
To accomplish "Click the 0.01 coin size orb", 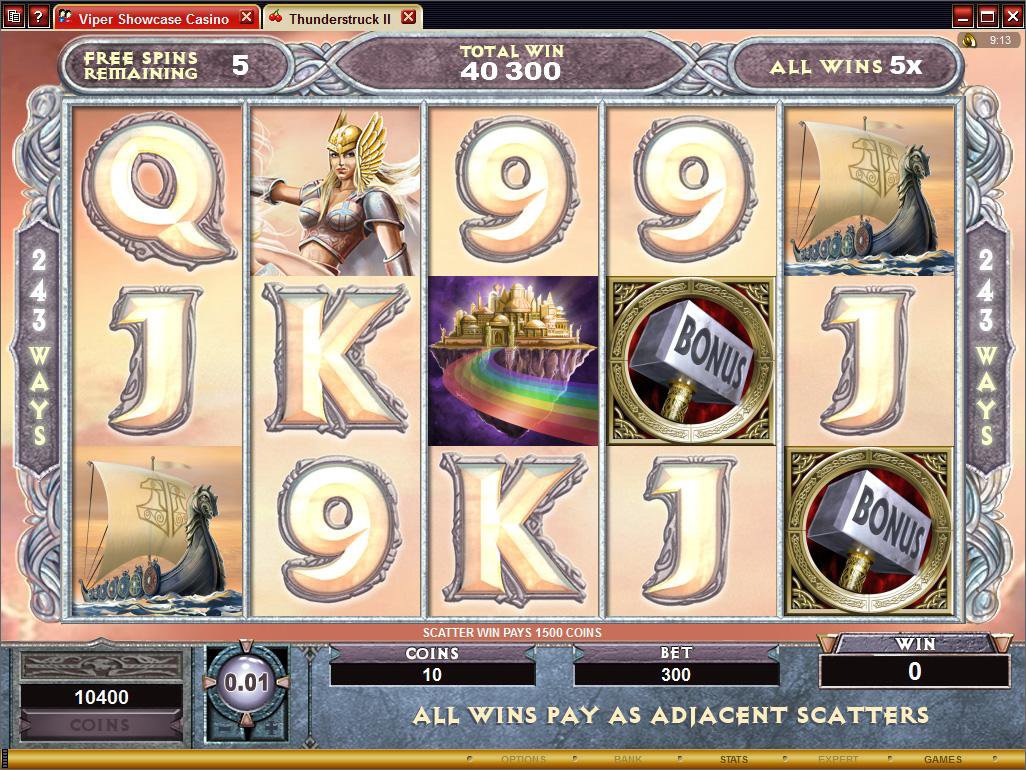I will pos(246,684).
